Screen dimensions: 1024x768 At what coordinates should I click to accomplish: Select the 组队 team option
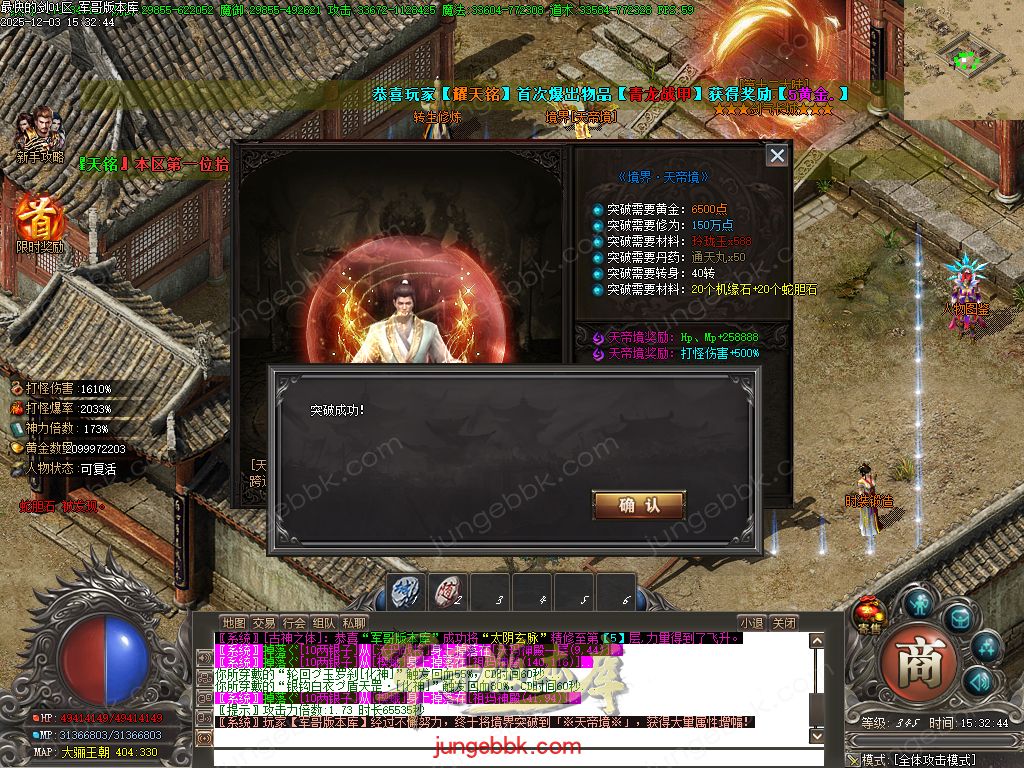(x=324, y=622)
